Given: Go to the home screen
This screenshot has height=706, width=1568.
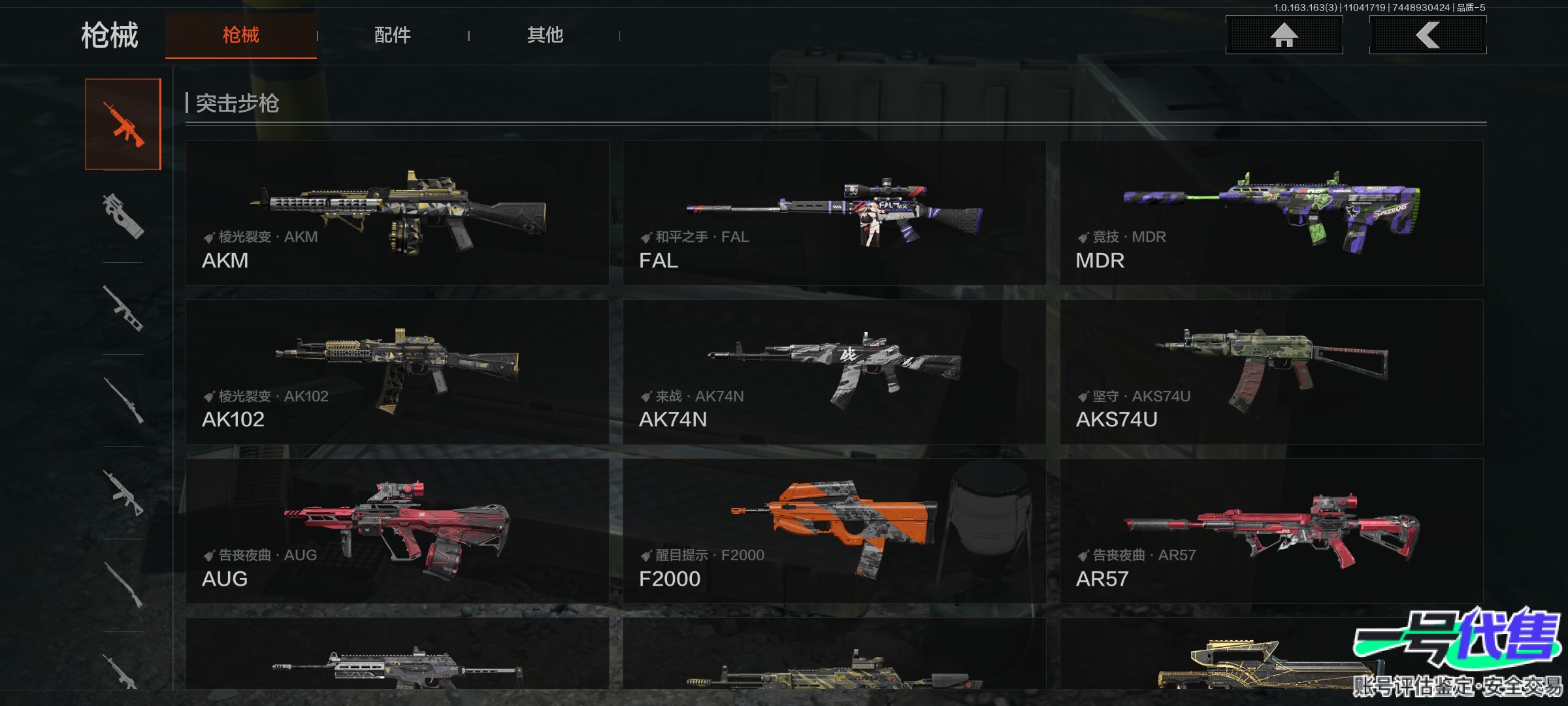Looking at the screenshot, I should click(x=1284, y=35).
